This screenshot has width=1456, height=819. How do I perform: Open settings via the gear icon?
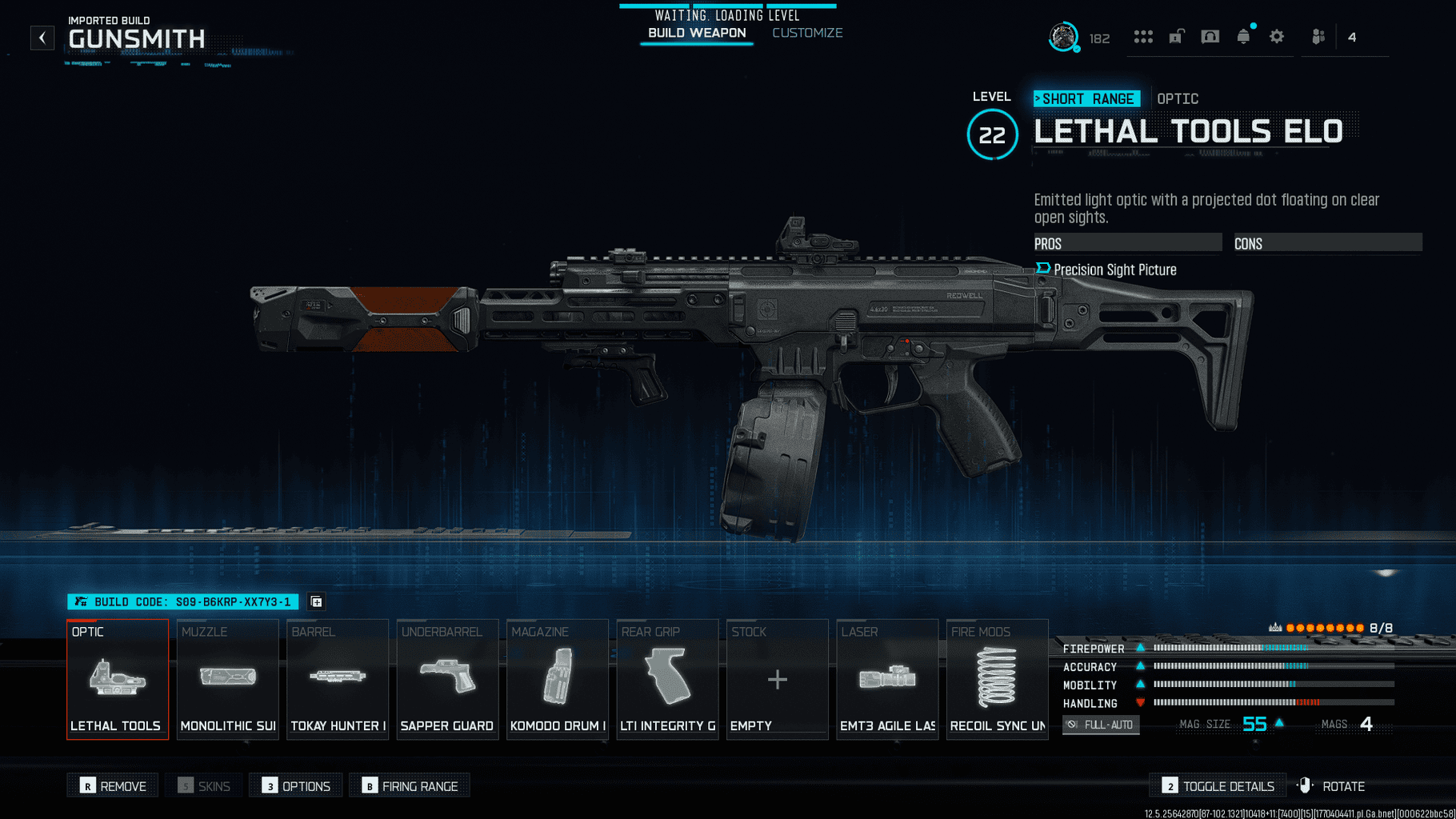pyautogui.click(x=1277, y=37)
